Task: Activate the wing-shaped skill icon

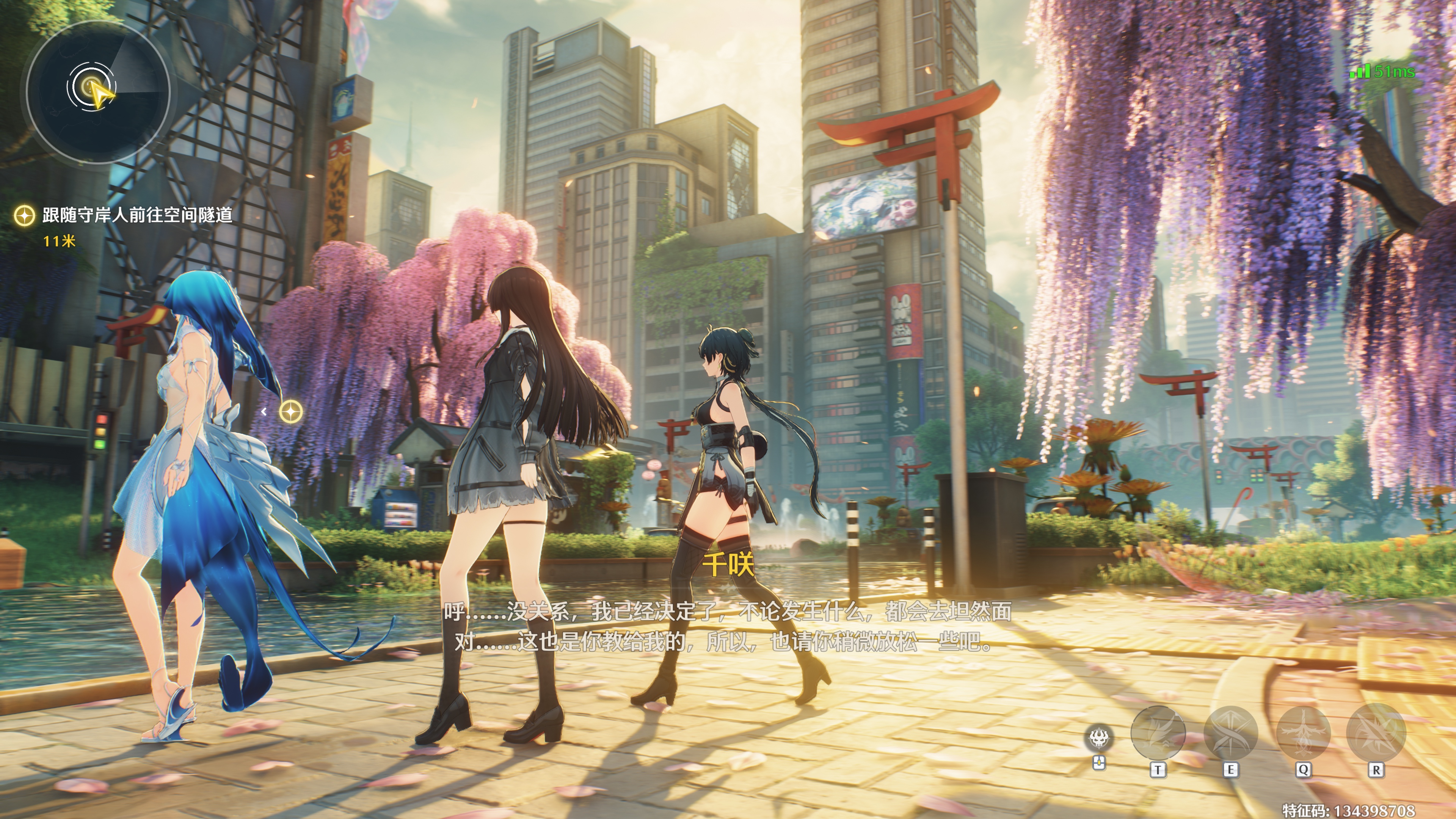Action: pyautogui.click(x=1158, y=733)
